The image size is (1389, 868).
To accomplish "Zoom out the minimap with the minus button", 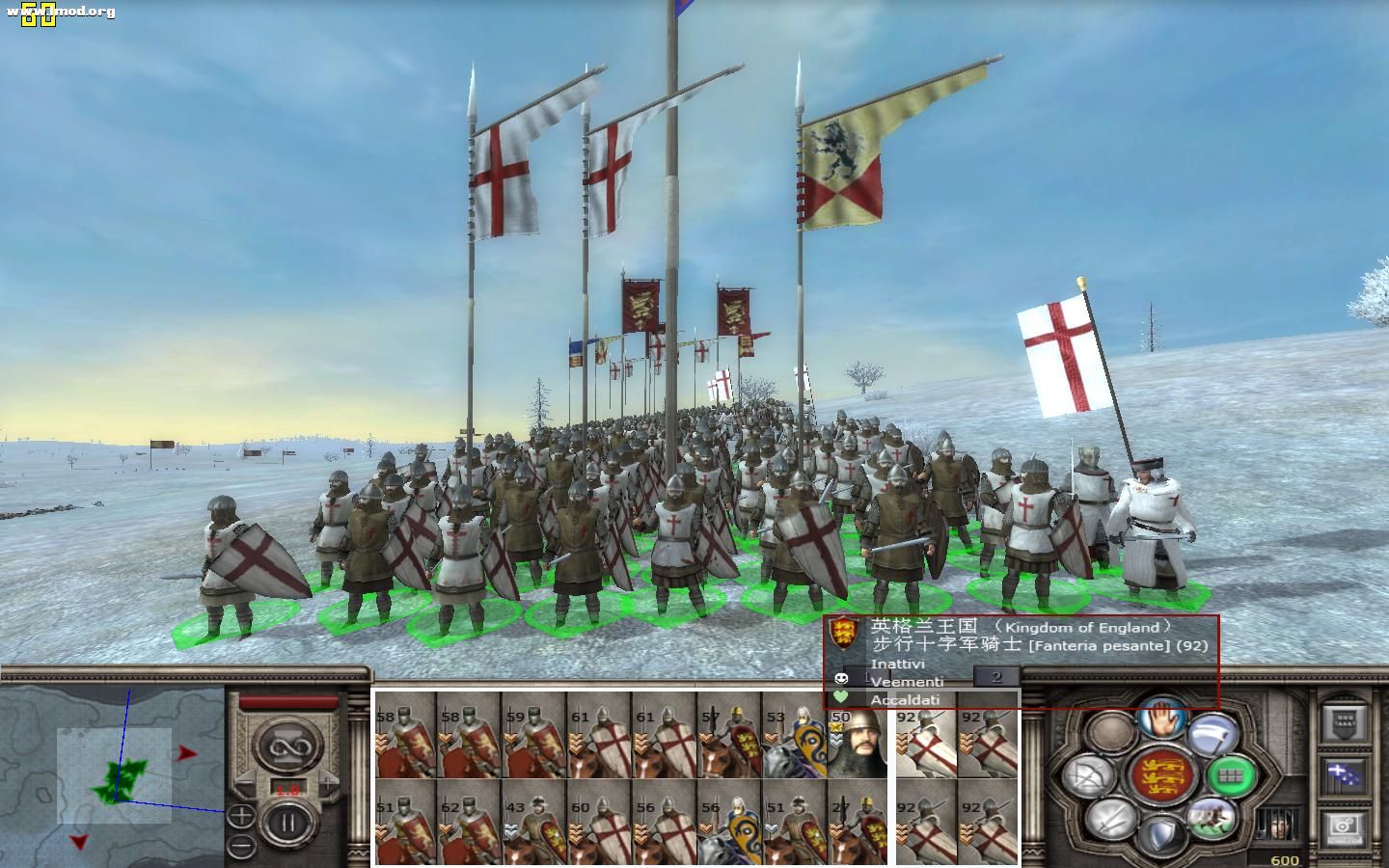I will [x=240, y=844].
